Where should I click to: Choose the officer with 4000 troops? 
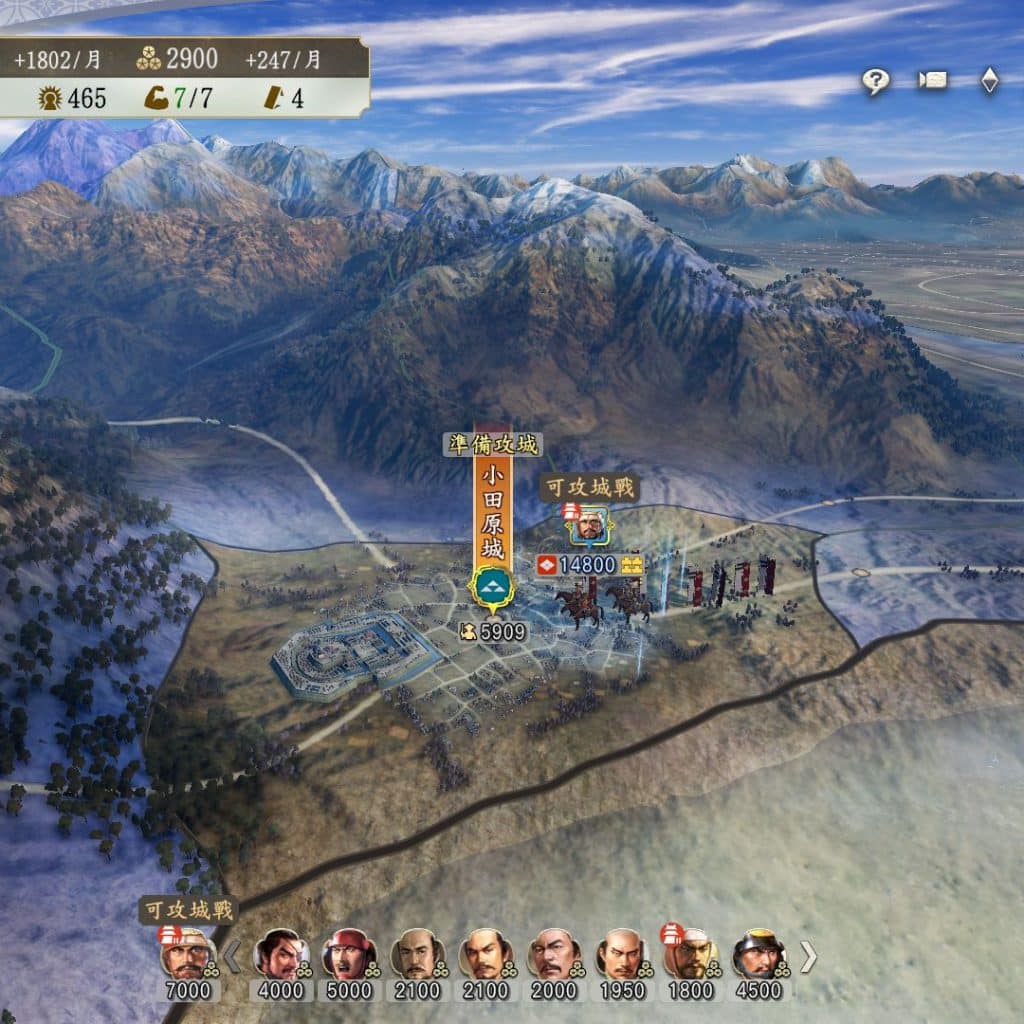[279, 955]
